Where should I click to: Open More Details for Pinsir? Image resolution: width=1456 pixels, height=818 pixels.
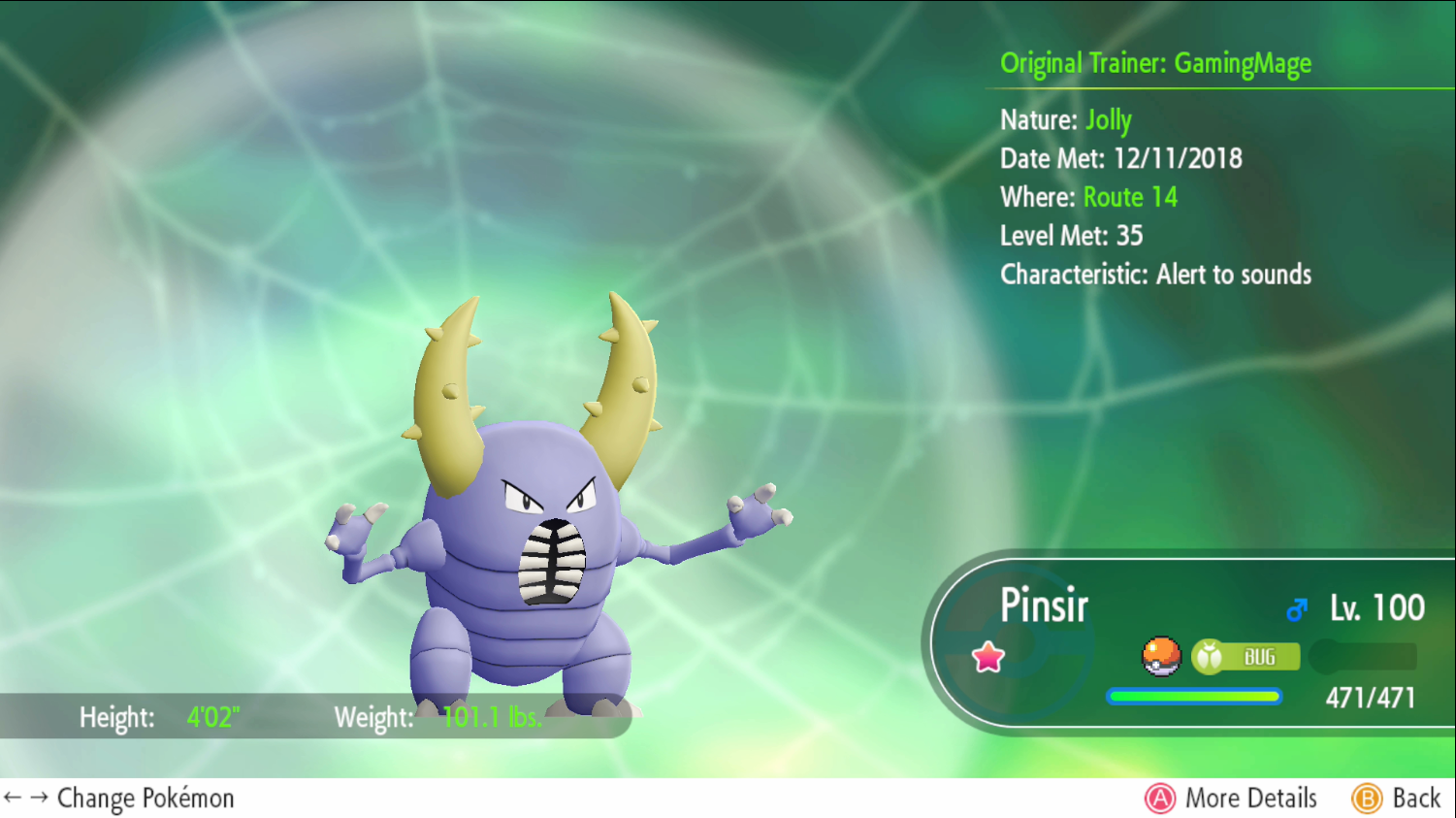tap(1231, 798)
